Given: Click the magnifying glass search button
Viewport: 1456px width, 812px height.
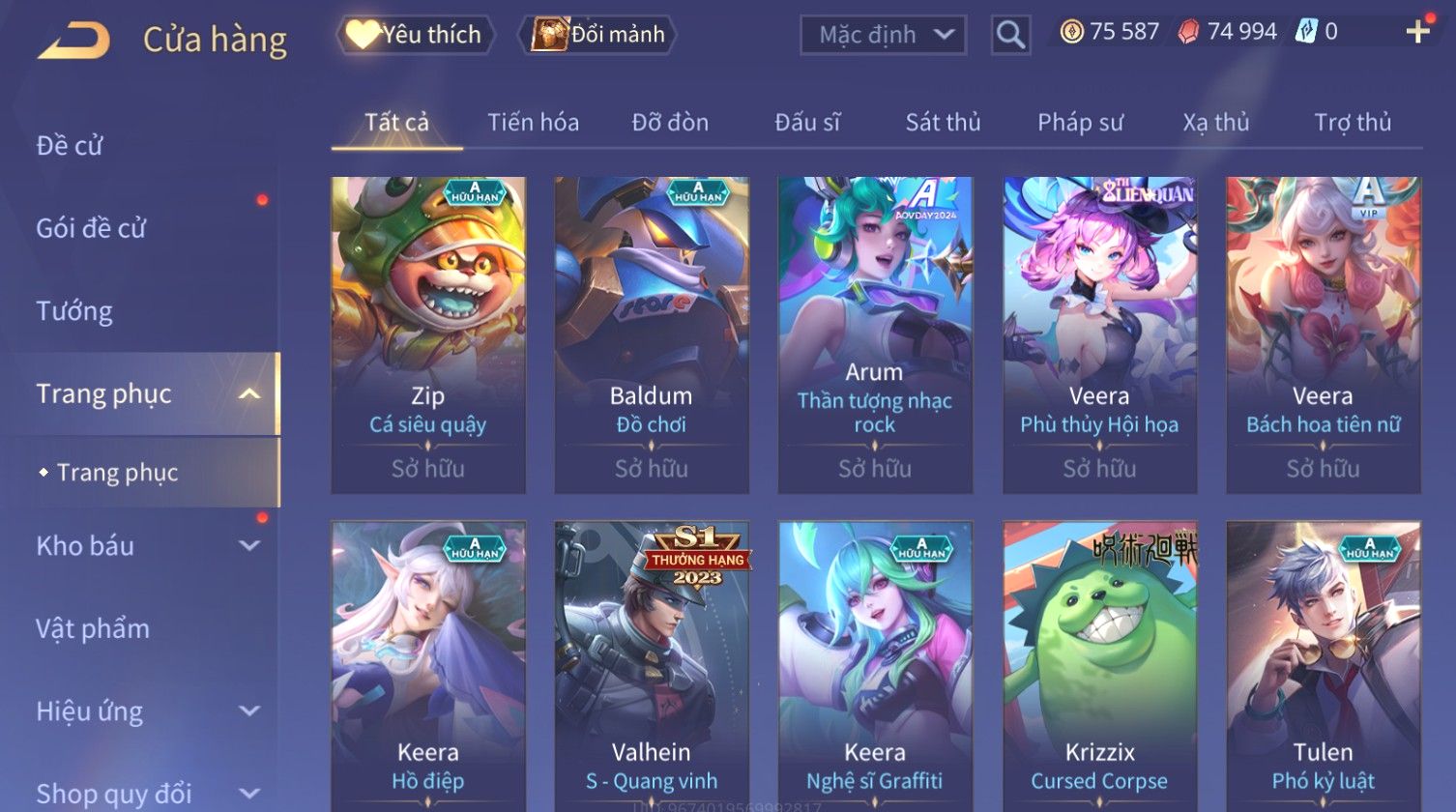Looking at the screenshot, I should pyautogui.click(x=1010, y=36).
